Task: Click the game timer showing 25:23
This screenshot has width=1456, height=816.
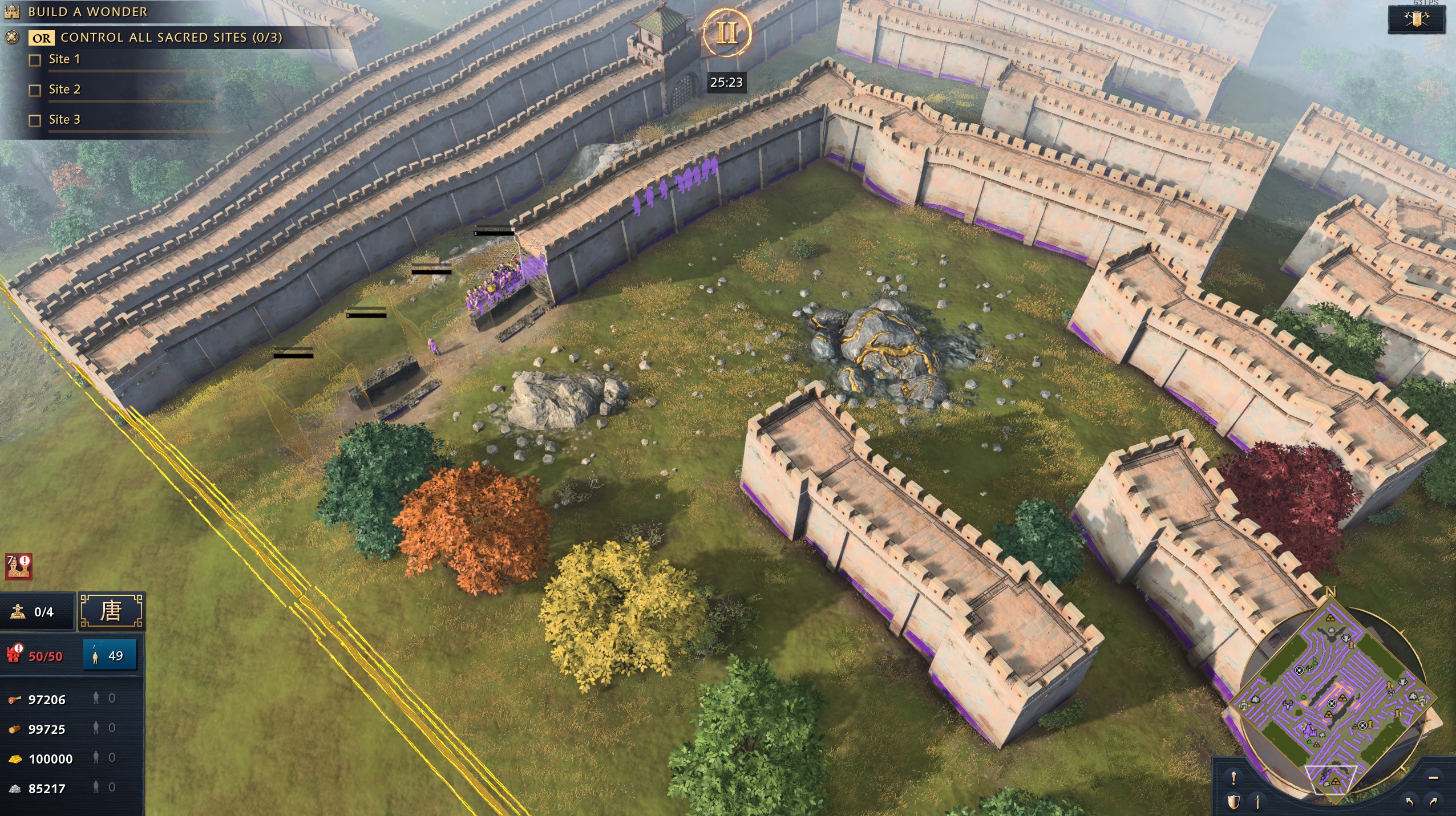Action: tap(727, 83)
